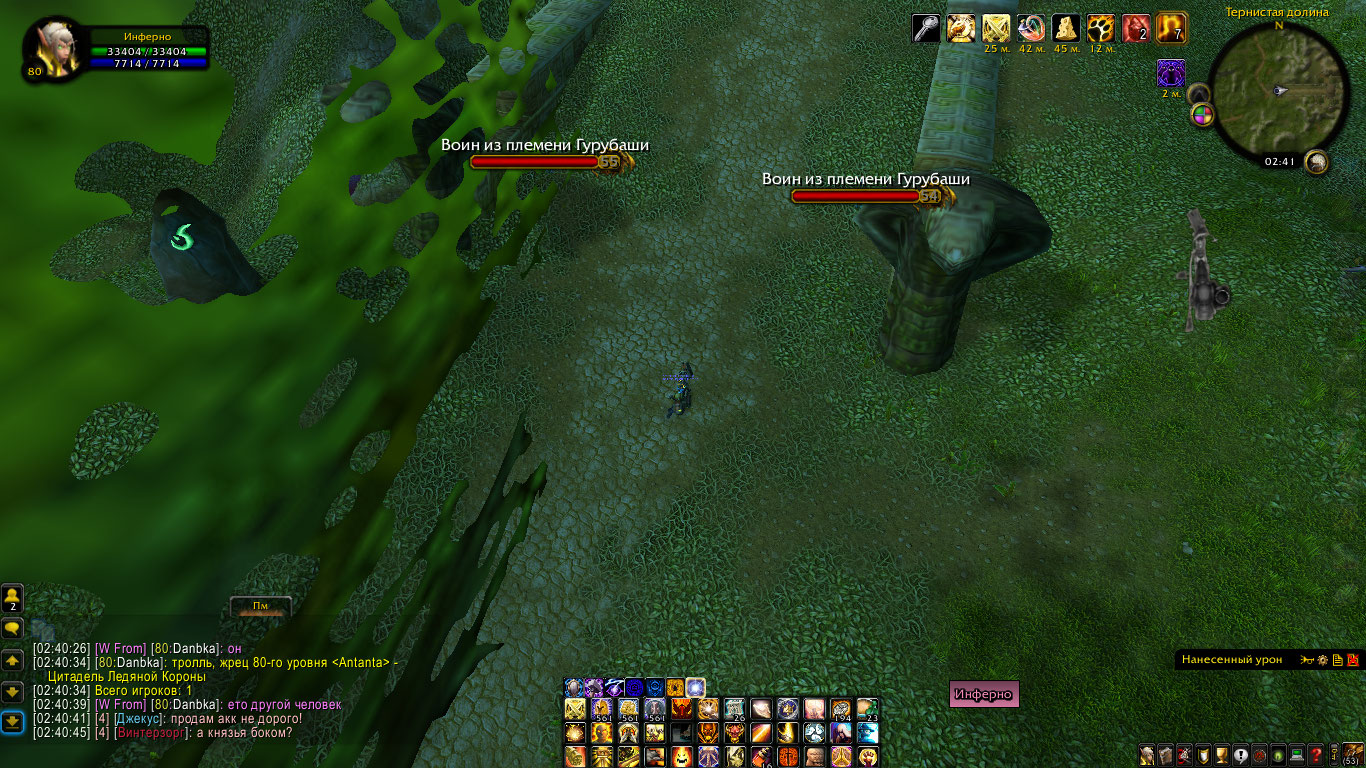Open the calendar button by the clock

point(1316,161)
